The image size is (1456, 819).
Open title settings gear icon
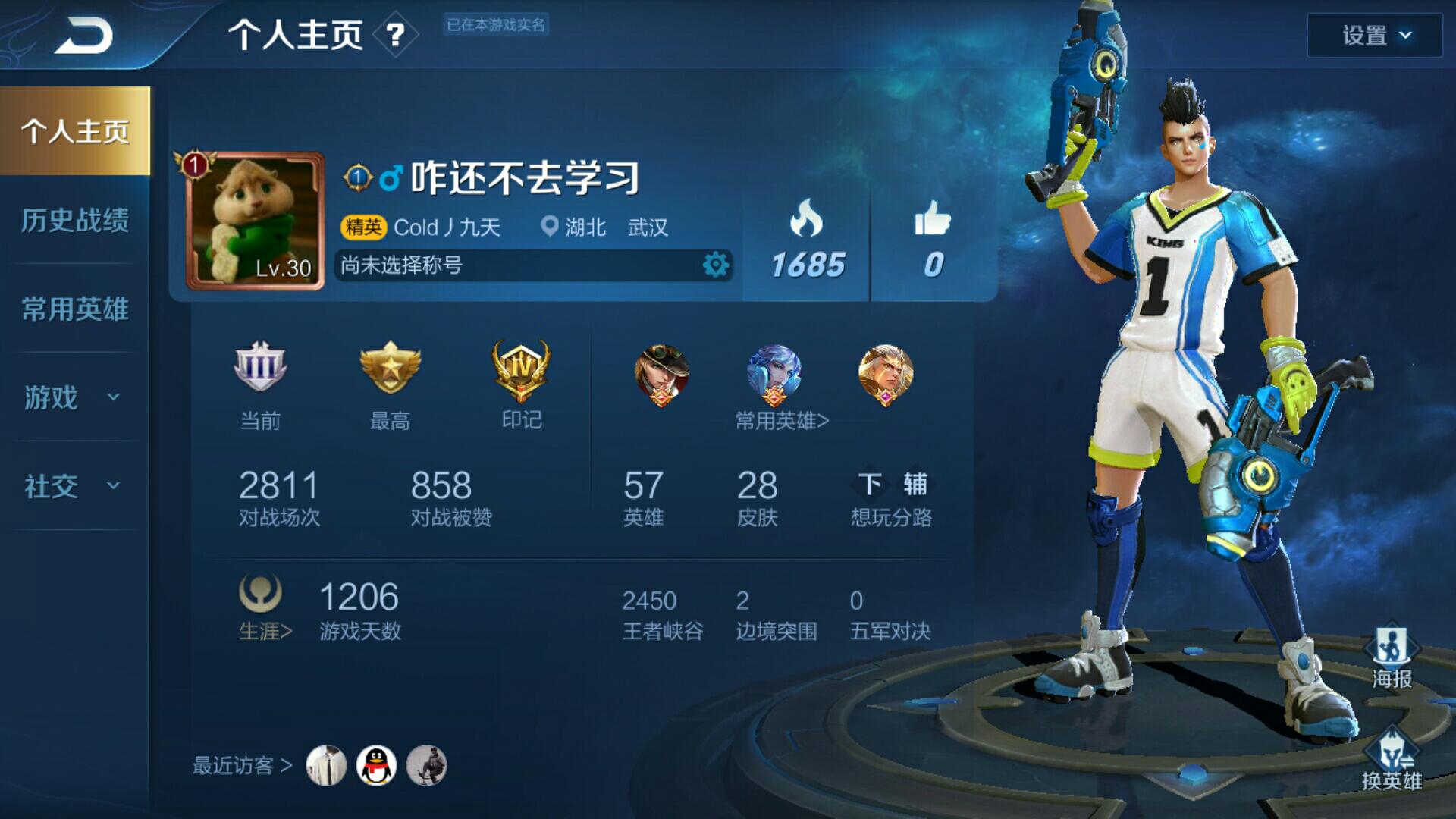[715, 265]
